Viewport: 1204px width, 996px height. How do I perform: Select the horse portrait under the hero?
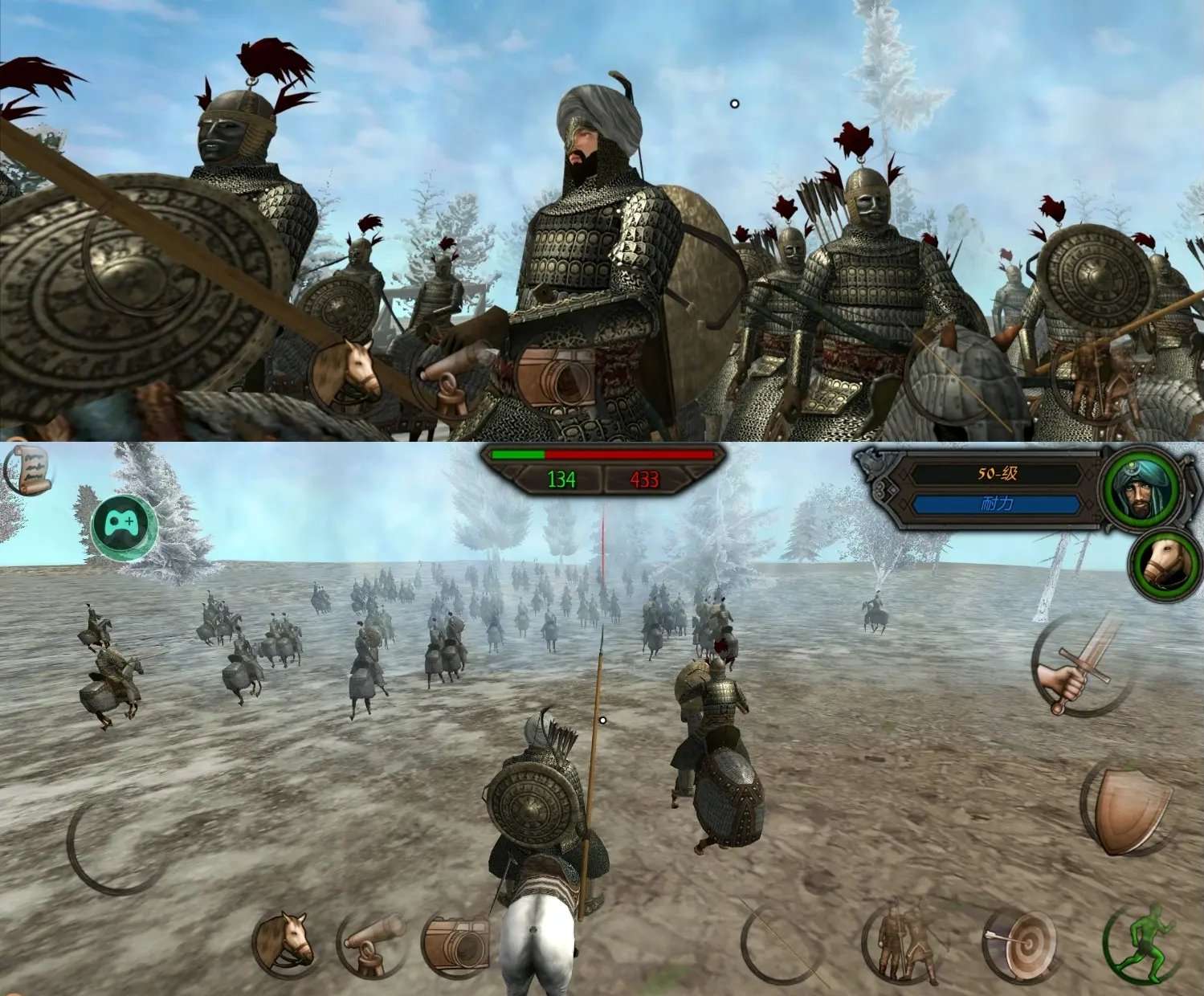(1165, 565)
